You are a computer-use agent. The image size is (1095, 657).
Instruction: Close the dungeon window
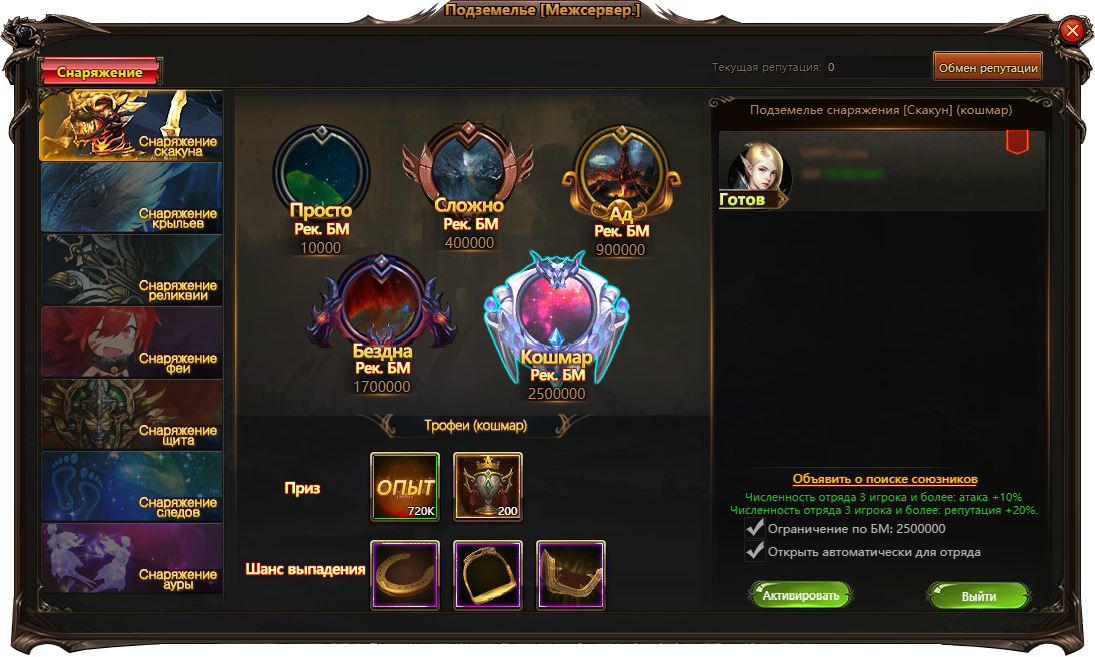pyautogui.click(x=1072, y=31)
